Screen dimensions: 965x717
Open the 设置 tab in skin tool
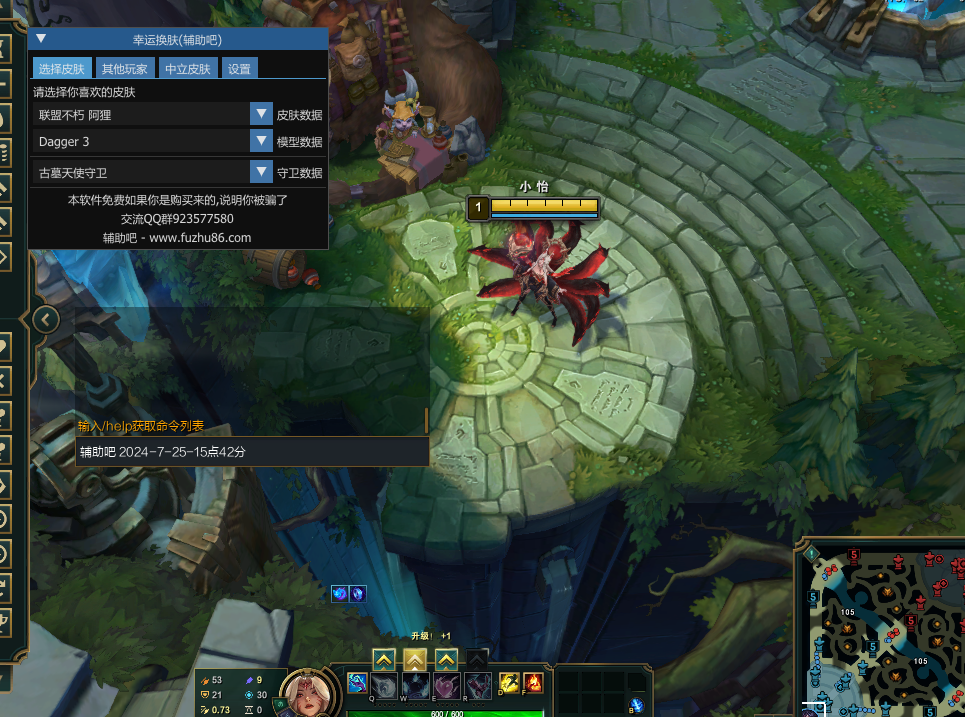239,69
